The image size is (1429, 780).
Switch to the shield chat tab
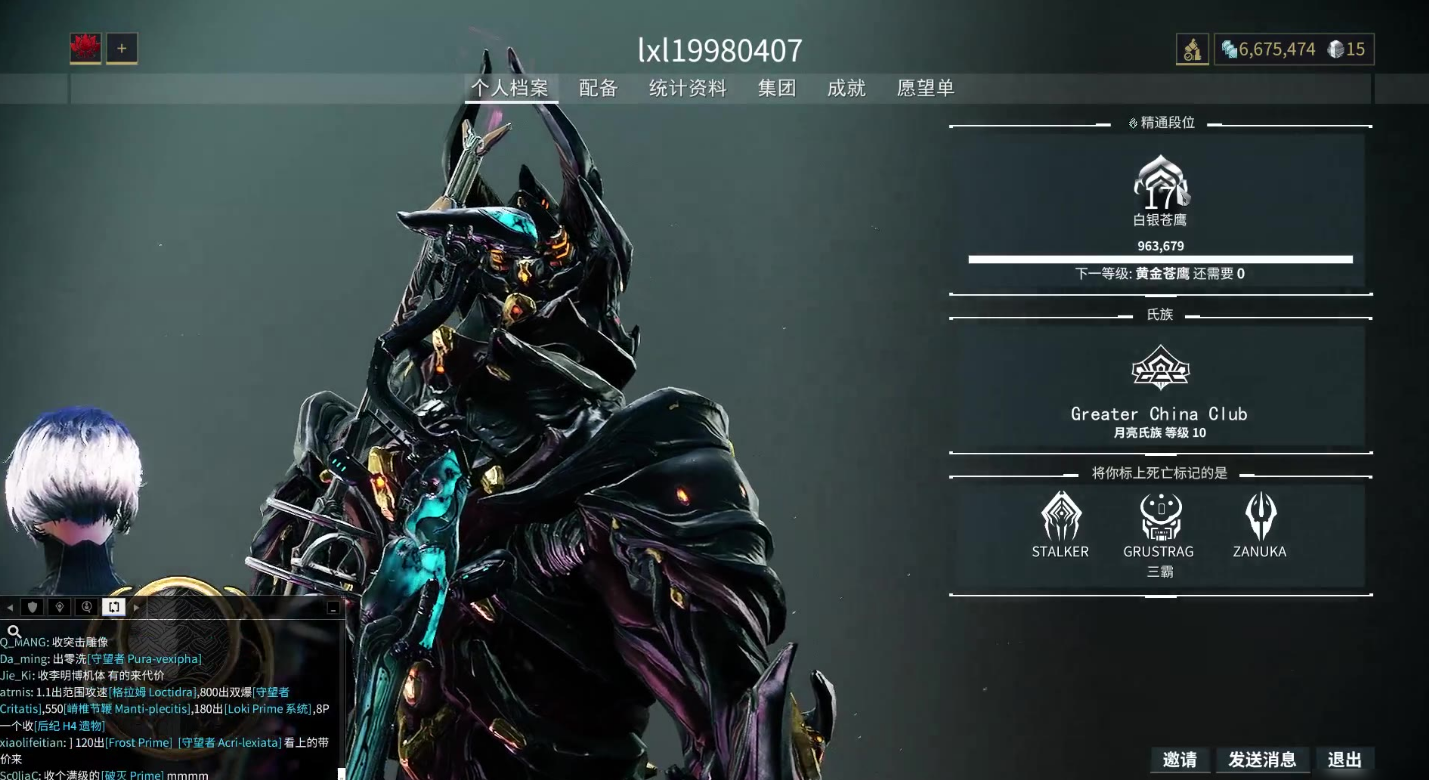tap(33, 607)
